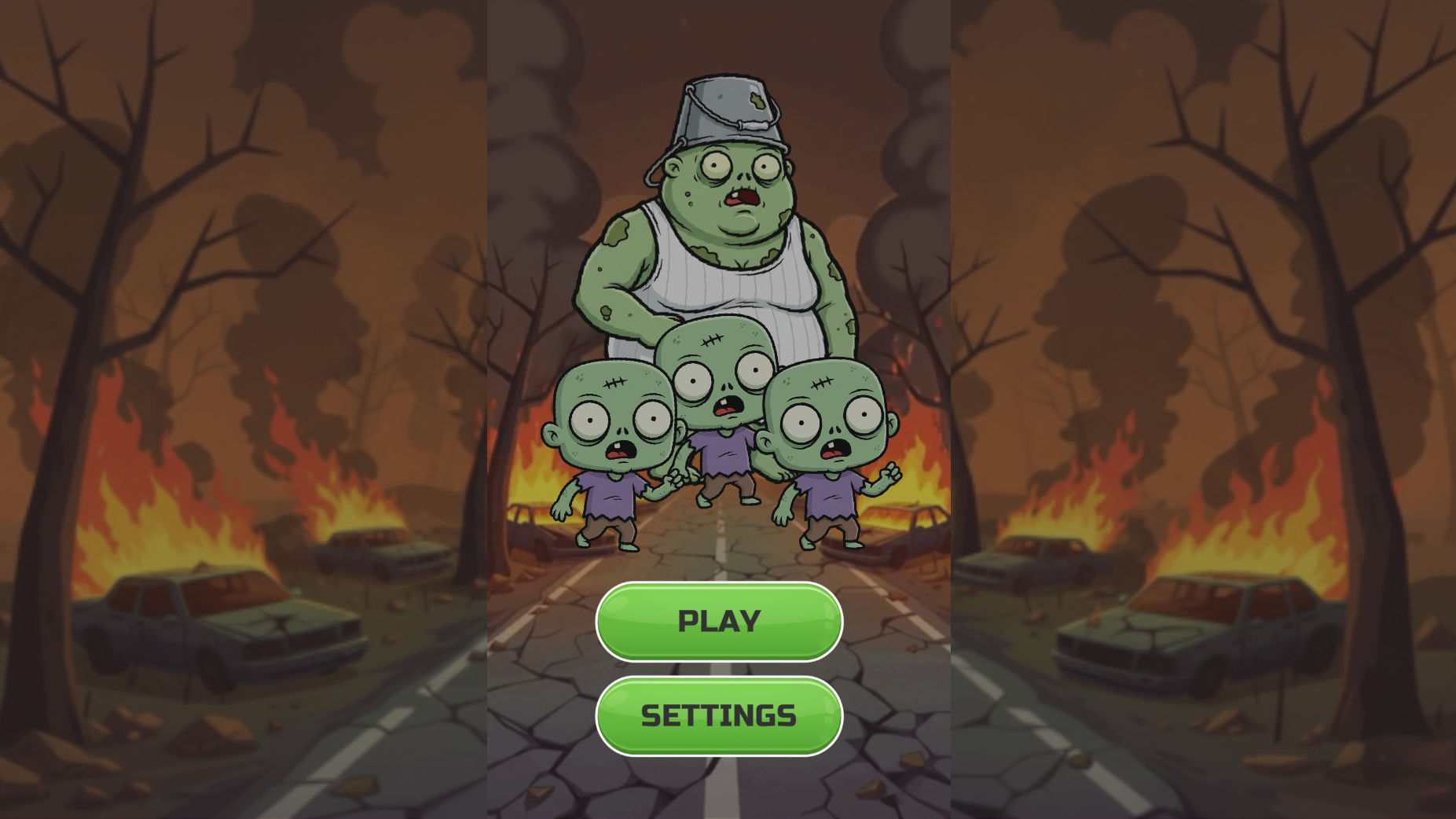Click the raised hand of the rightmost zombie
This screenshot has height=819, width=1456.
[889, 472]
